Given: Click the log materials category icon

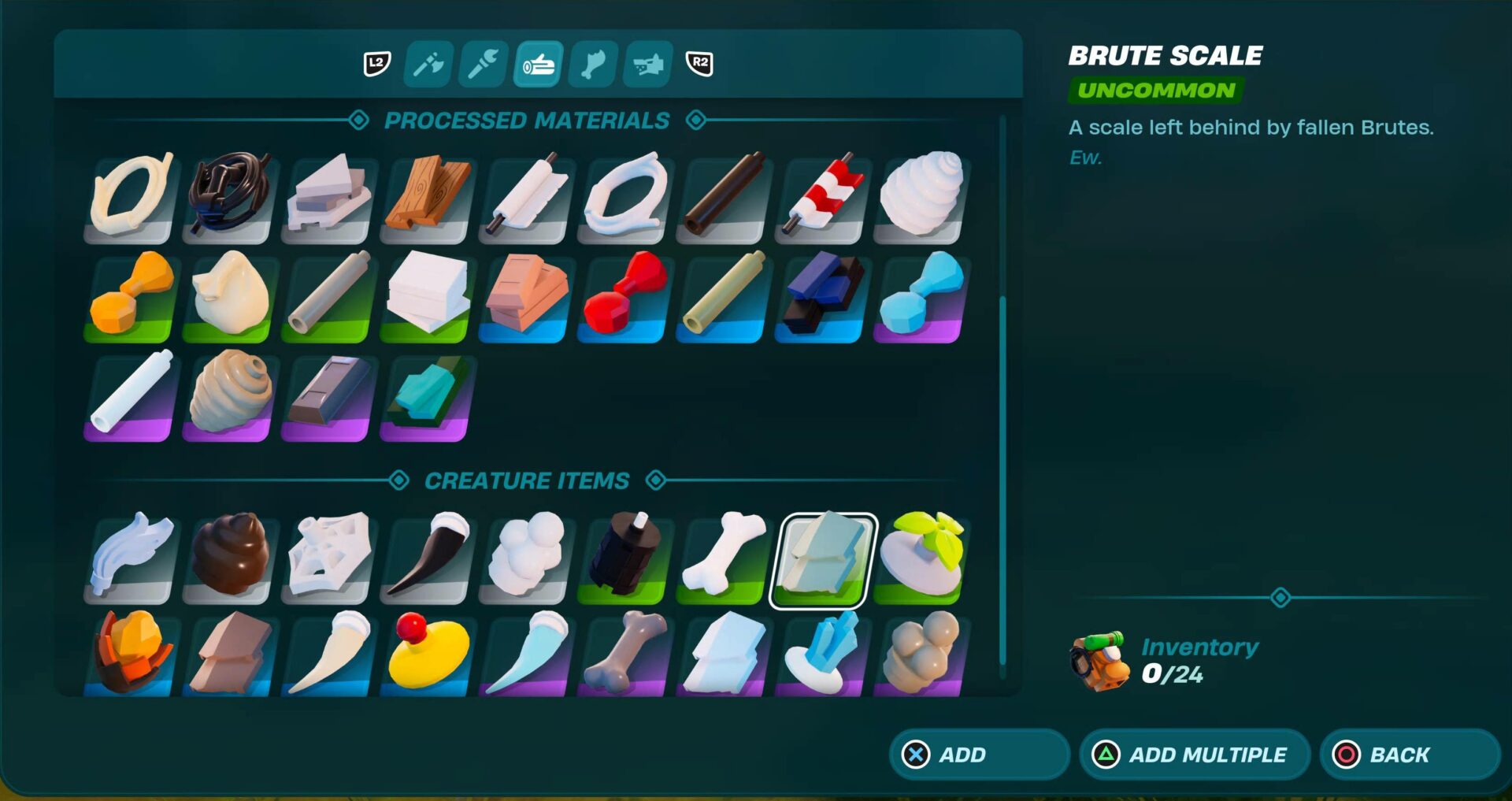Looking at the screenshot, I should 536,65.
